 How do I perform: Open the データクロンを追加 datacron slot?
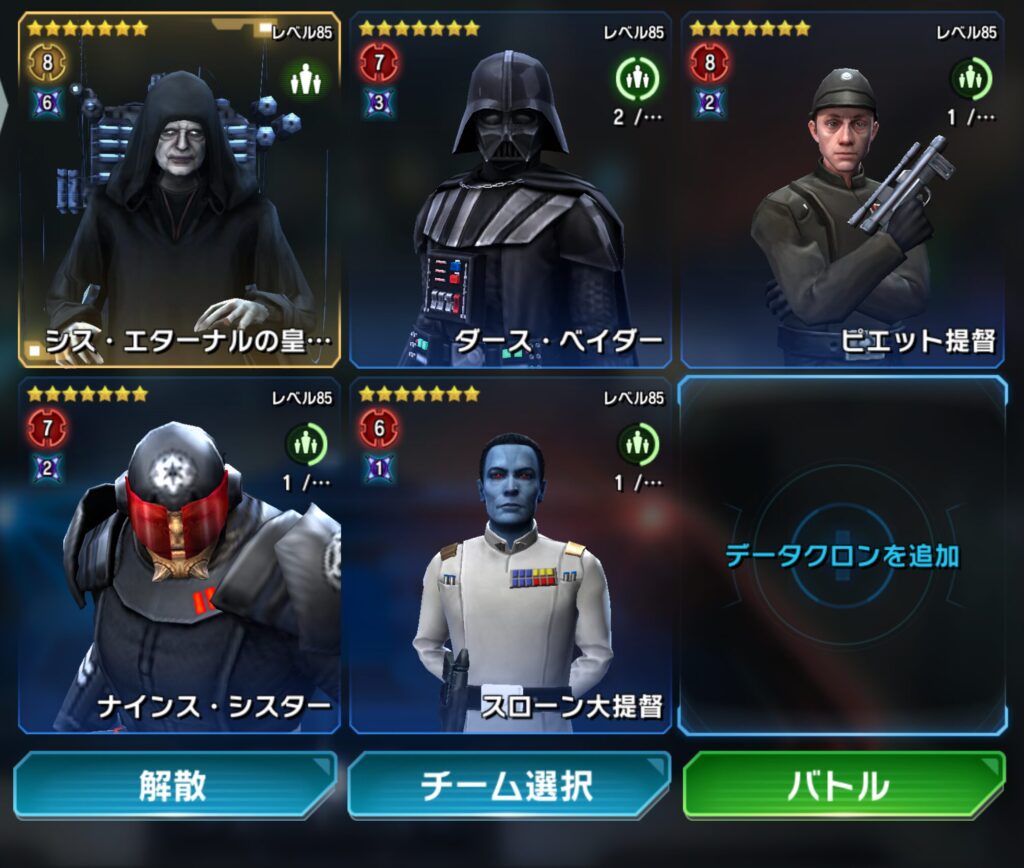[x=842, y=555]
